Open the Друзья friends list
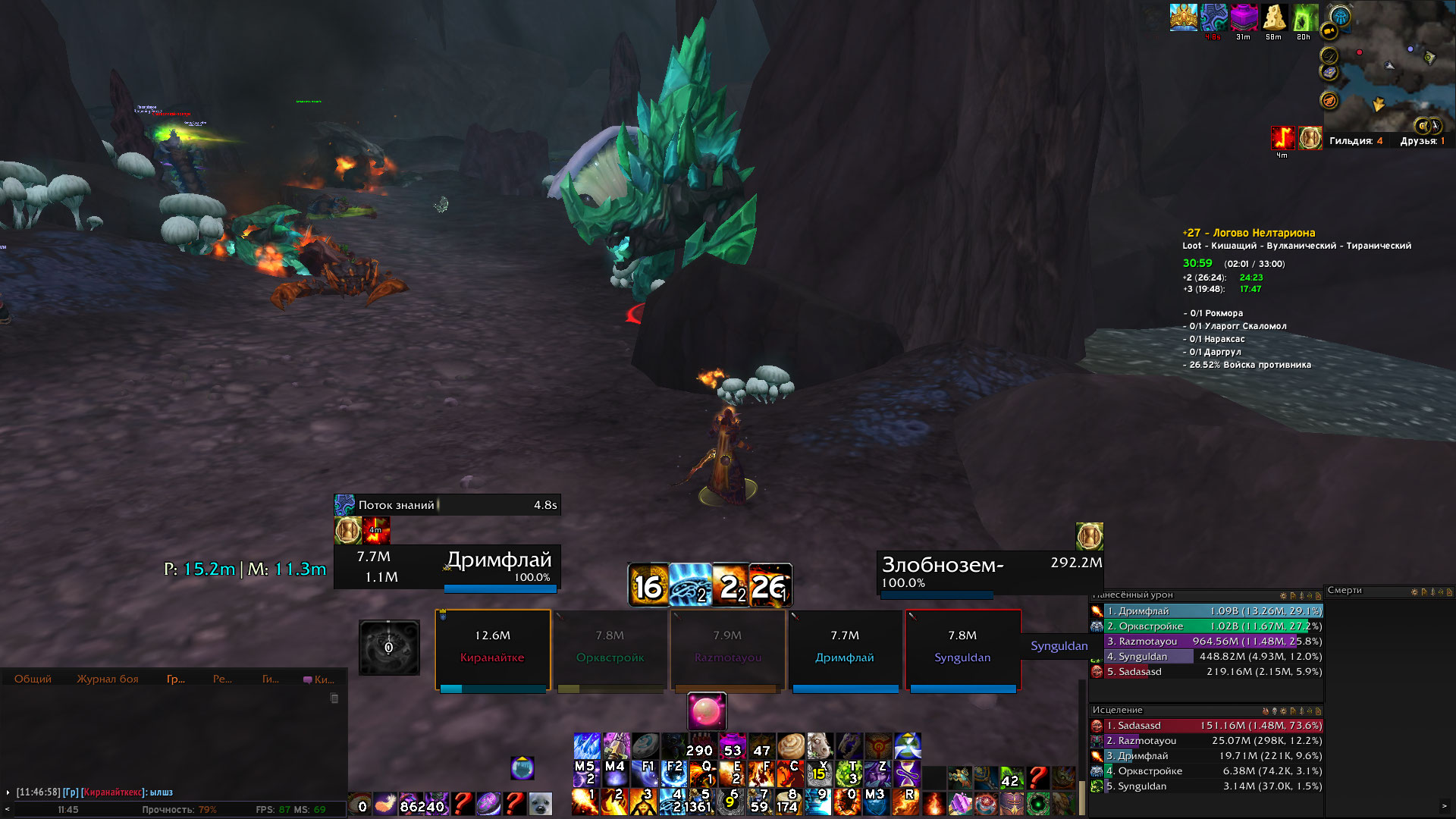Viewport: 1456px width, 819px height. pos(1422,141)
